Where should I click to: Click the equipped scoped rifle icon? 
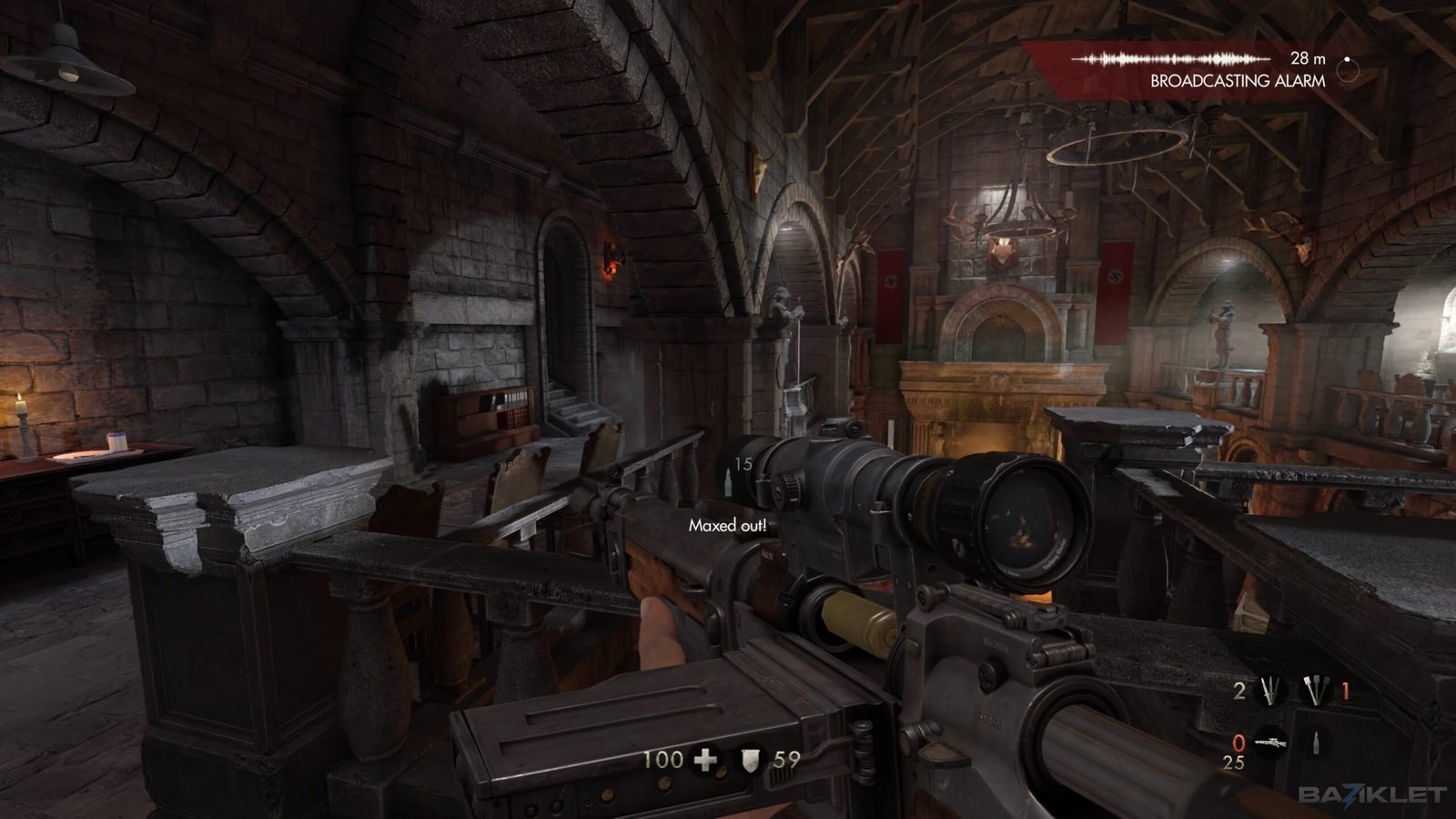click(x=1269, y=743)
